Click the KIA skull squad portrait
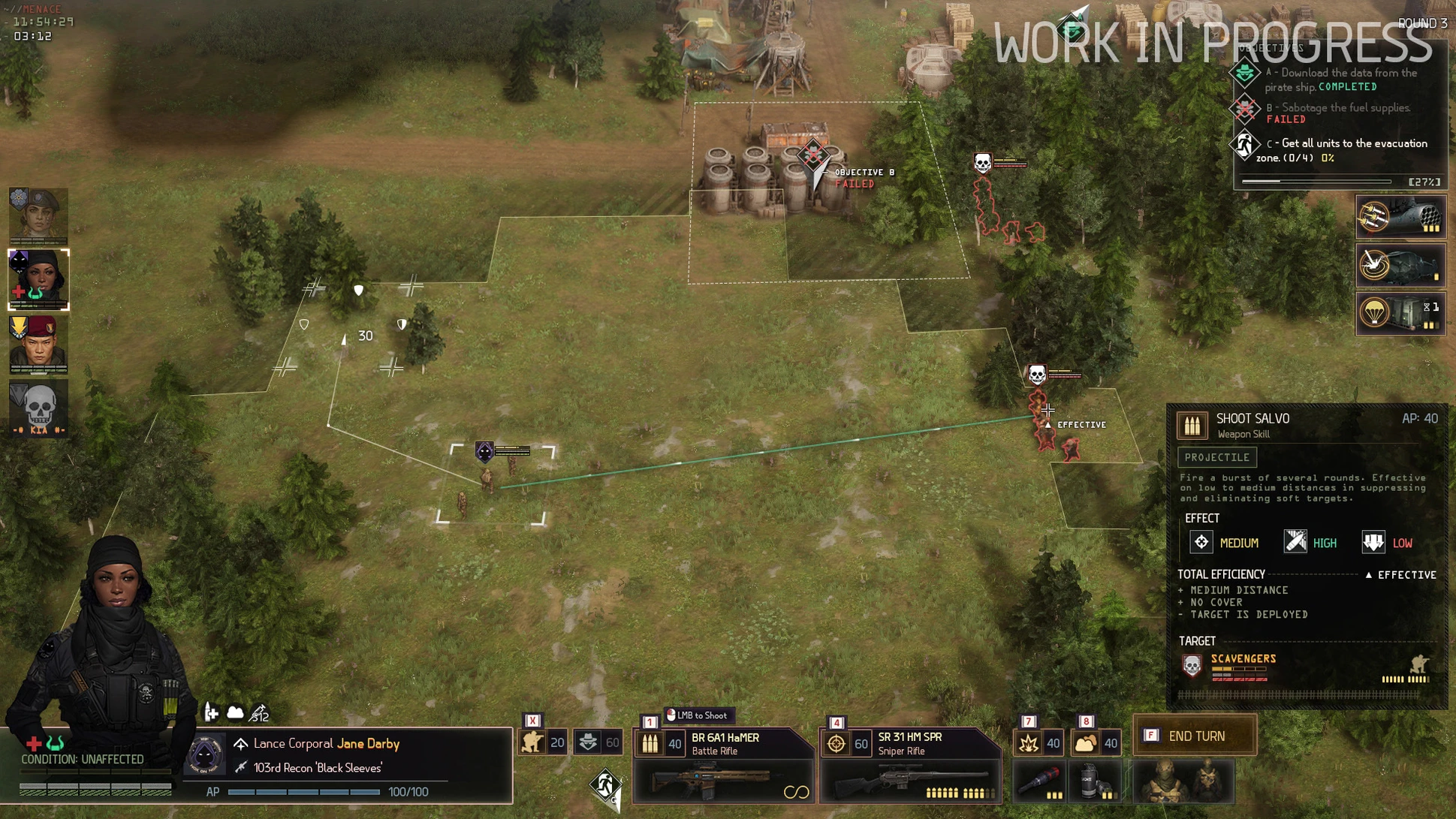 tap(38, 408)
